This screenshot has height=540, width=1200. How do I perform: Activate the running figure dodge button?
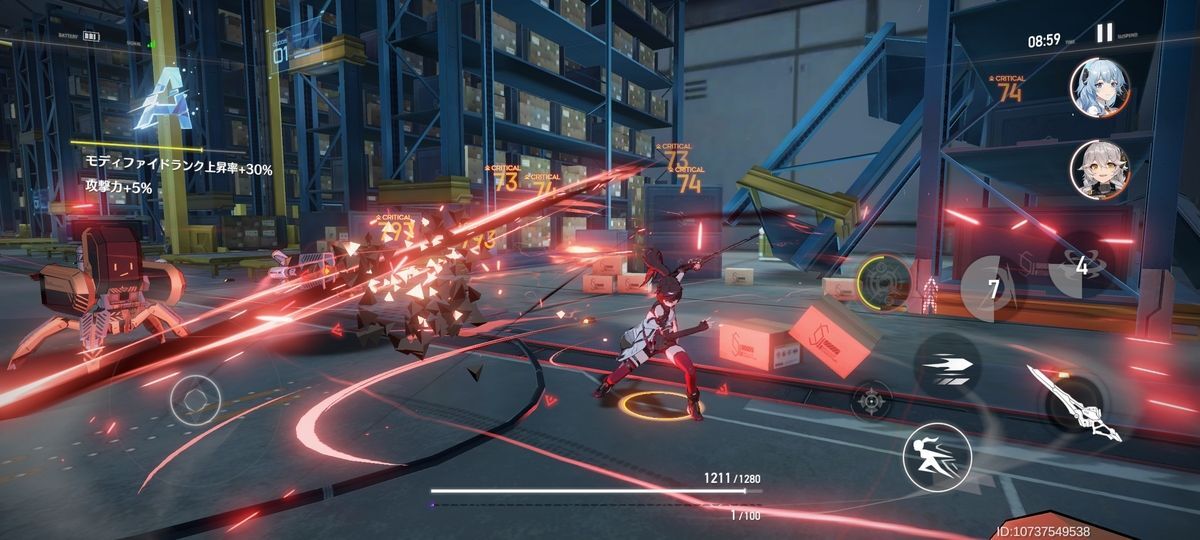[937, 457]
